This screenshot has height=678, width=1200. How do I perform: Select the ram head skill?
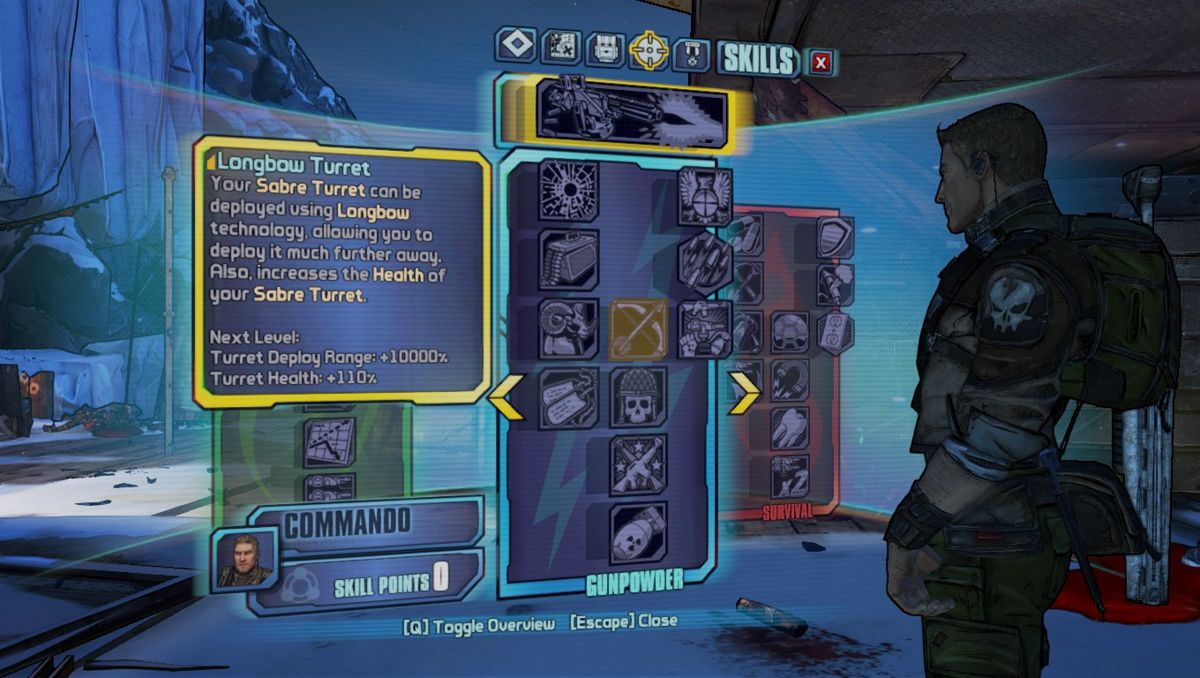pyautogui.click(x=569, y=329)
